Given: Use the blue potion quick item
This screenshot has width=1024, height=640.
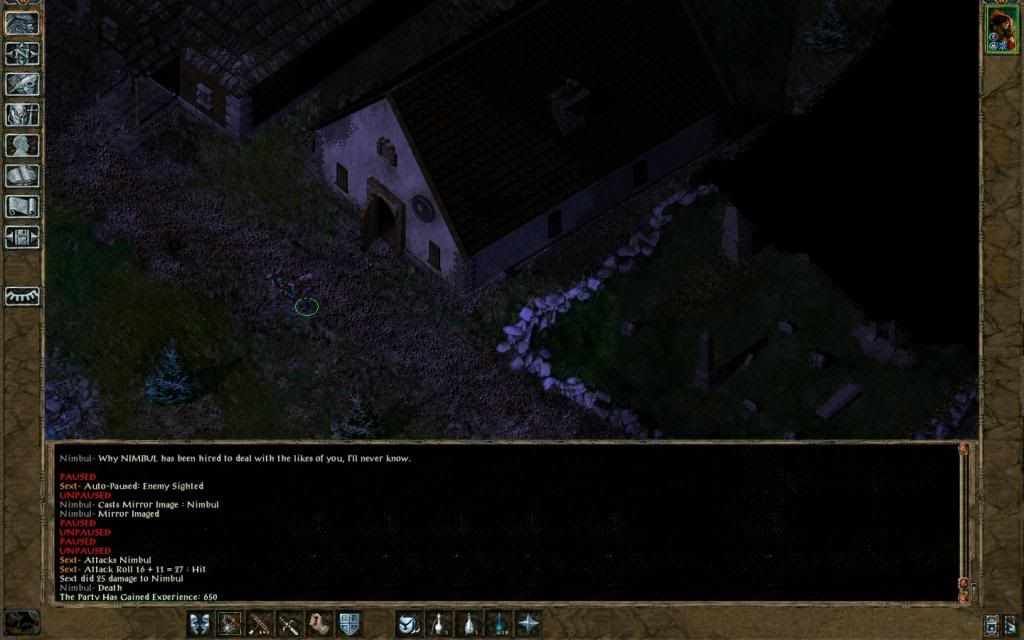Looking at the screenshot, I should (498, 623).
